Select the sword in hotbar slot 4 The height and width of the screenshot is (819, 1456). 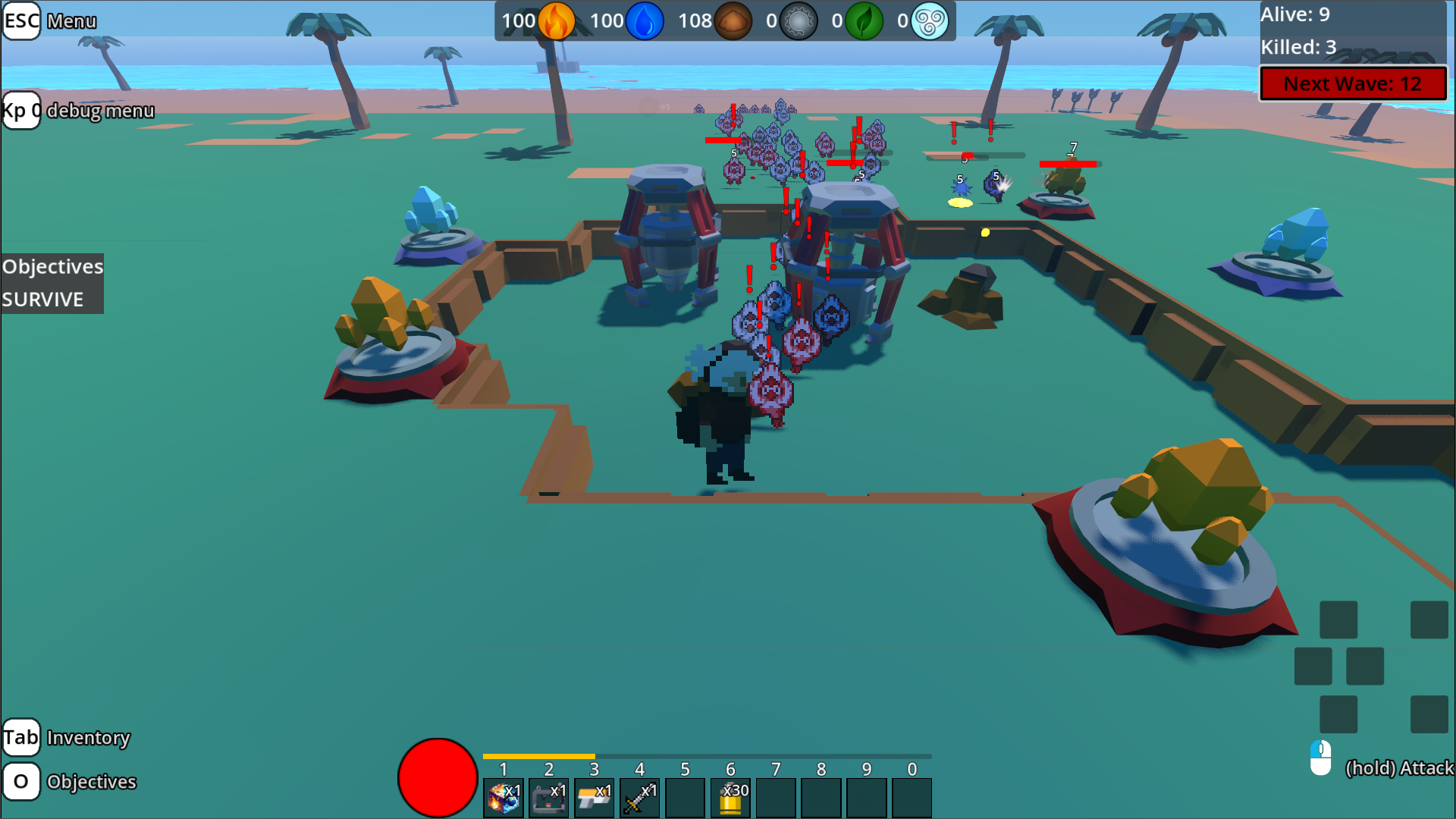(639, 796)
